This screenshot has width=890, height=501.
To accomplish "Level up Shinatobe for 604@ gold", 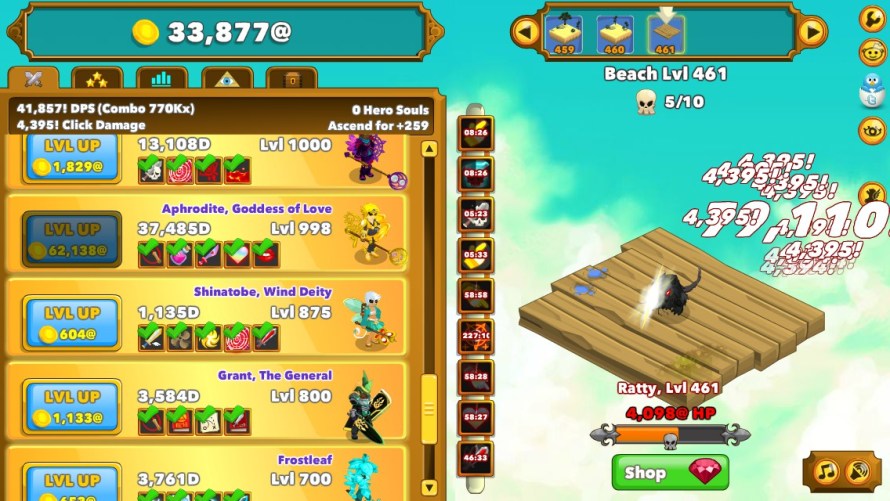I will click(72, 323).
